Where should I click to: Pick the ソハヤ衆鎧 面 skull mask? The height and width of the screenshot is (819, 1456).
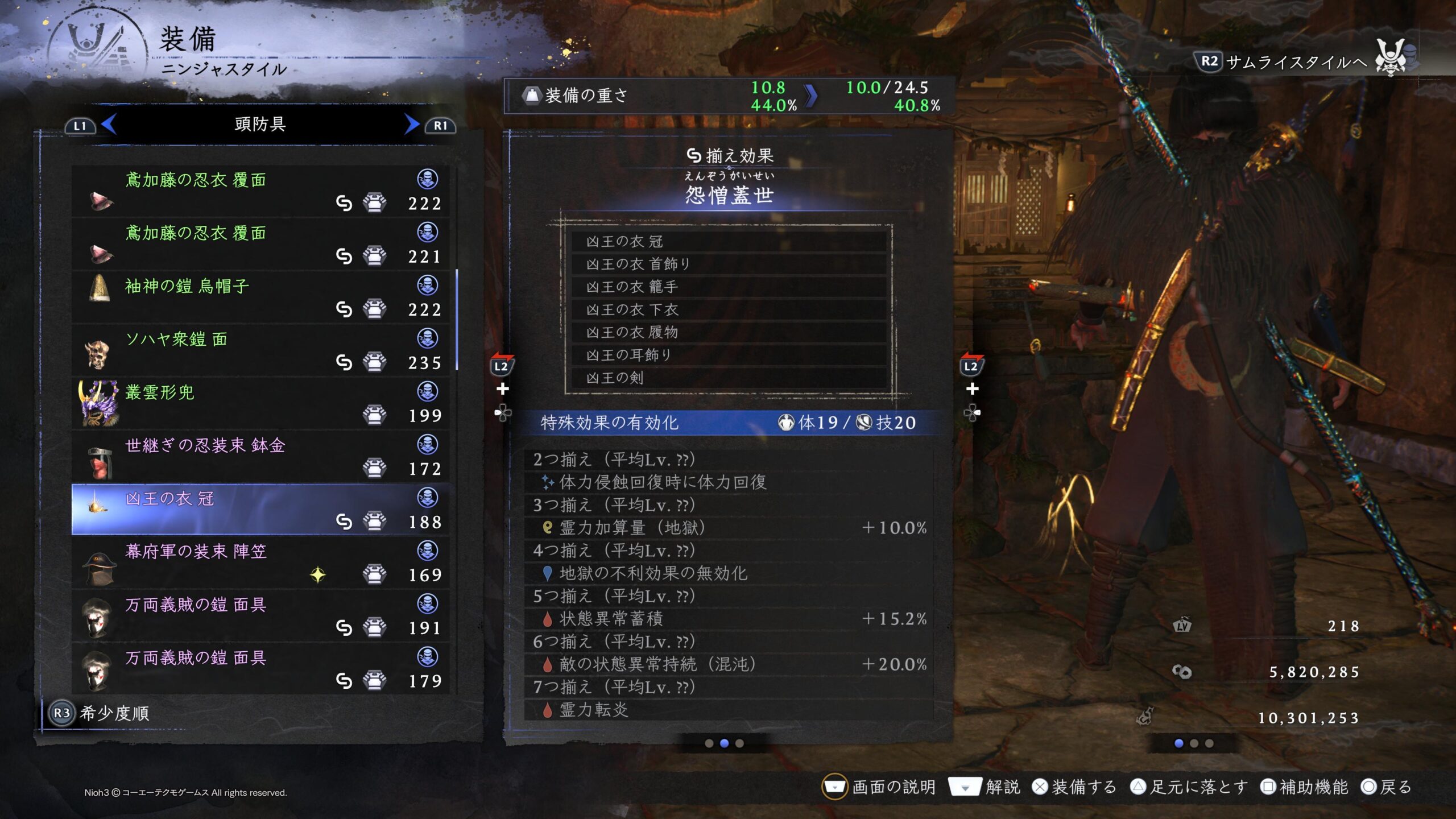pos(260,350)
